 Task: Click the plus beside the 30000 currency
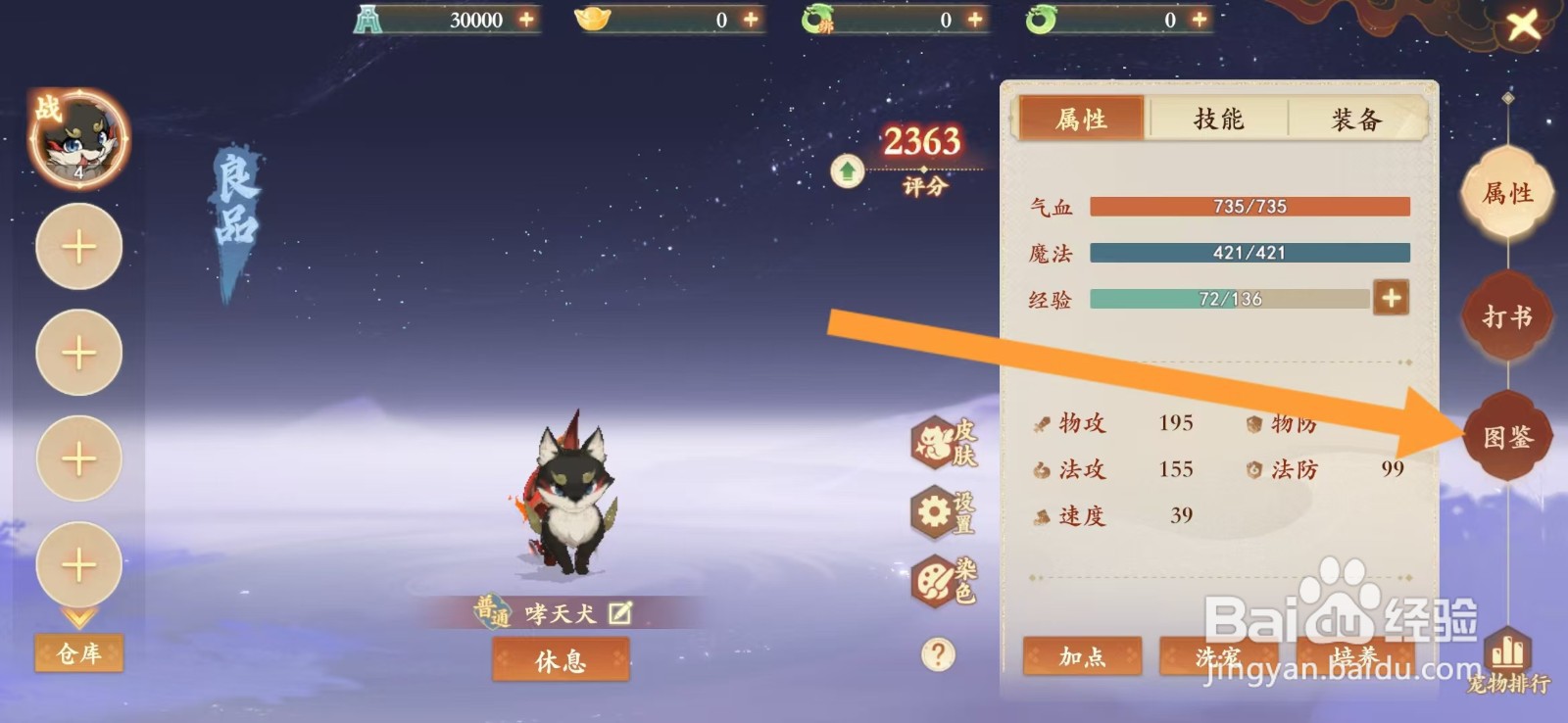(x=527, y=19)
